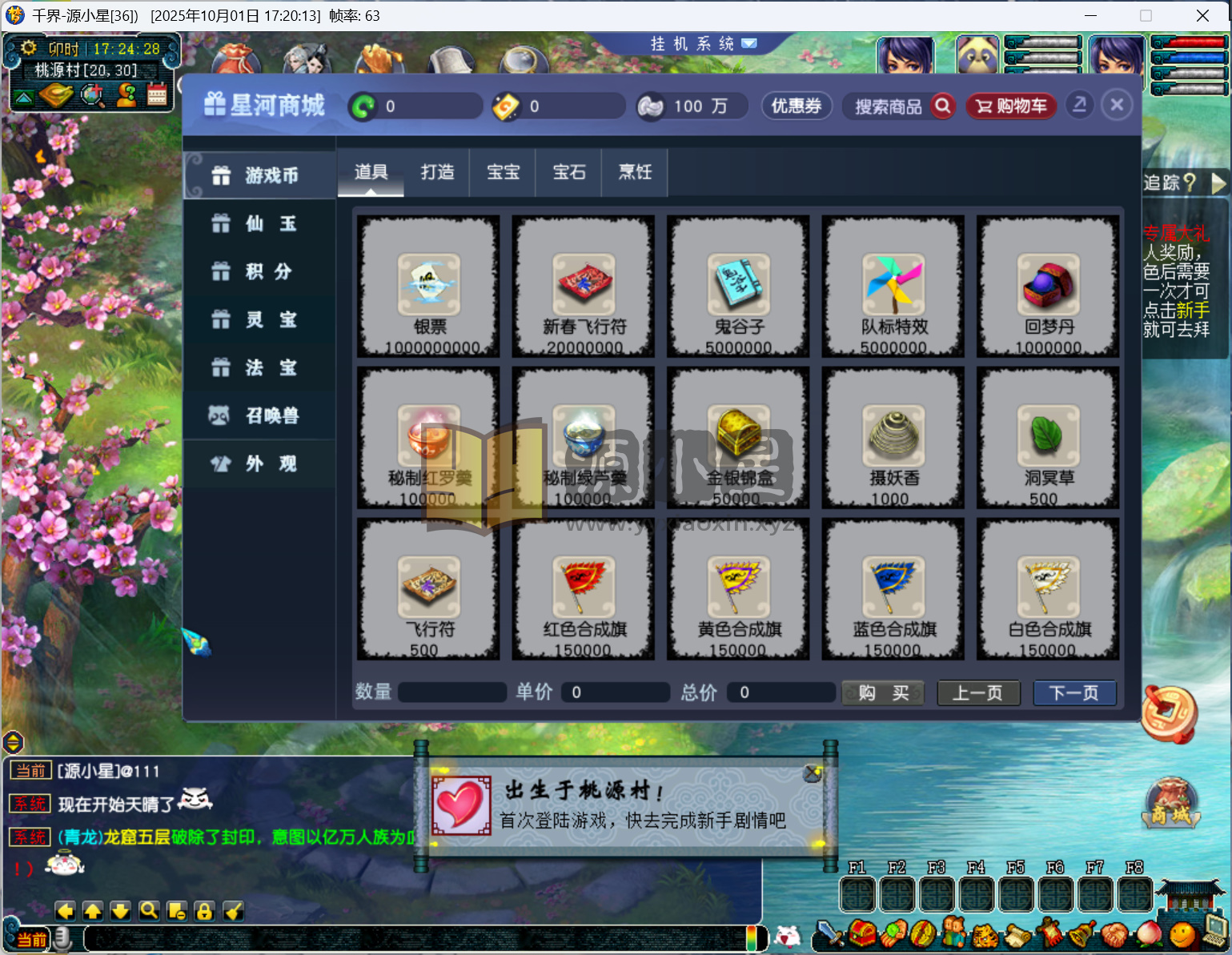Screen dimensions: 1232x955
Task: Click the 数量 quantity input field
Action: 451,692
